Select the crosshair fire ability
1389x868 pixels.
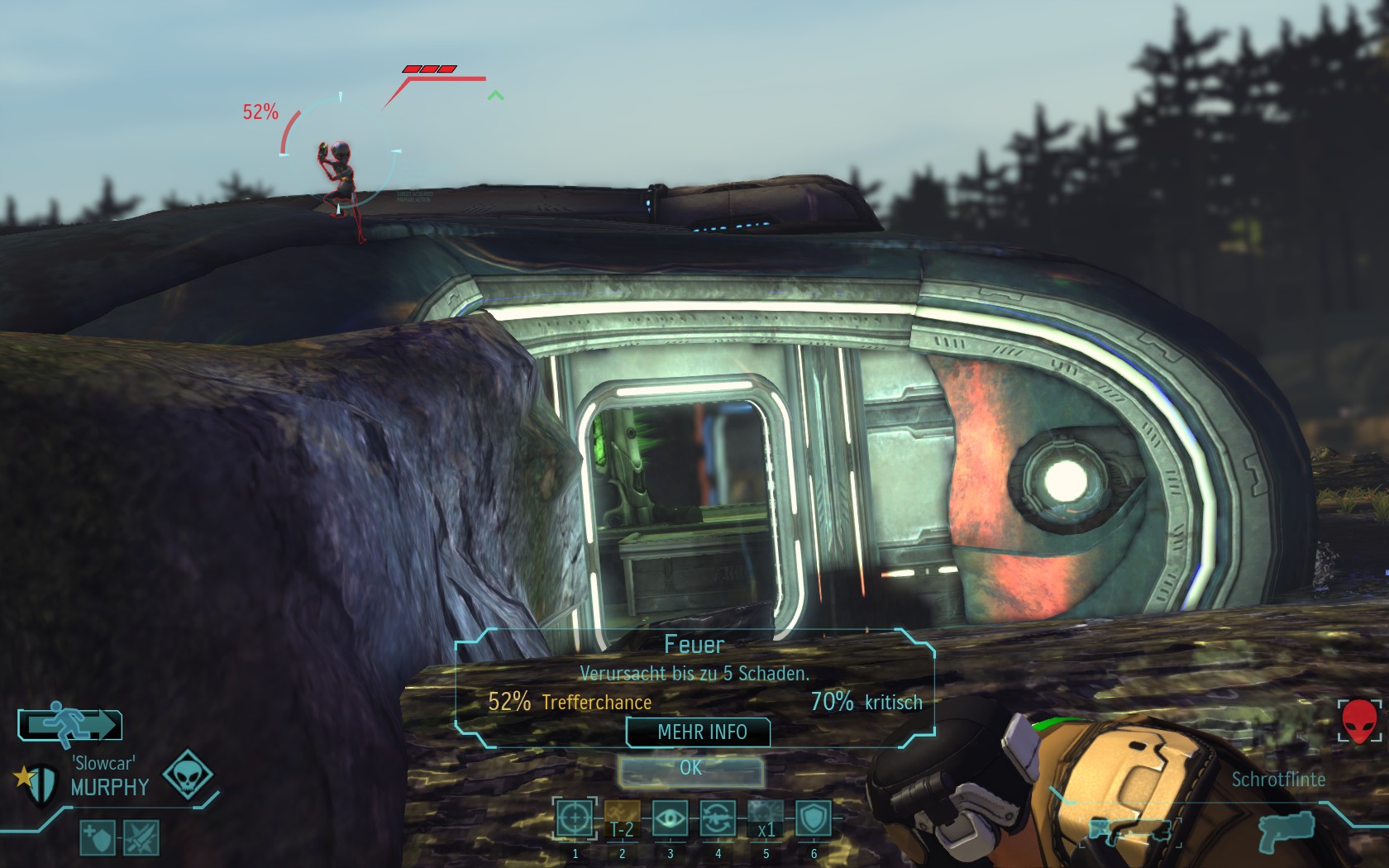(574, 819)
